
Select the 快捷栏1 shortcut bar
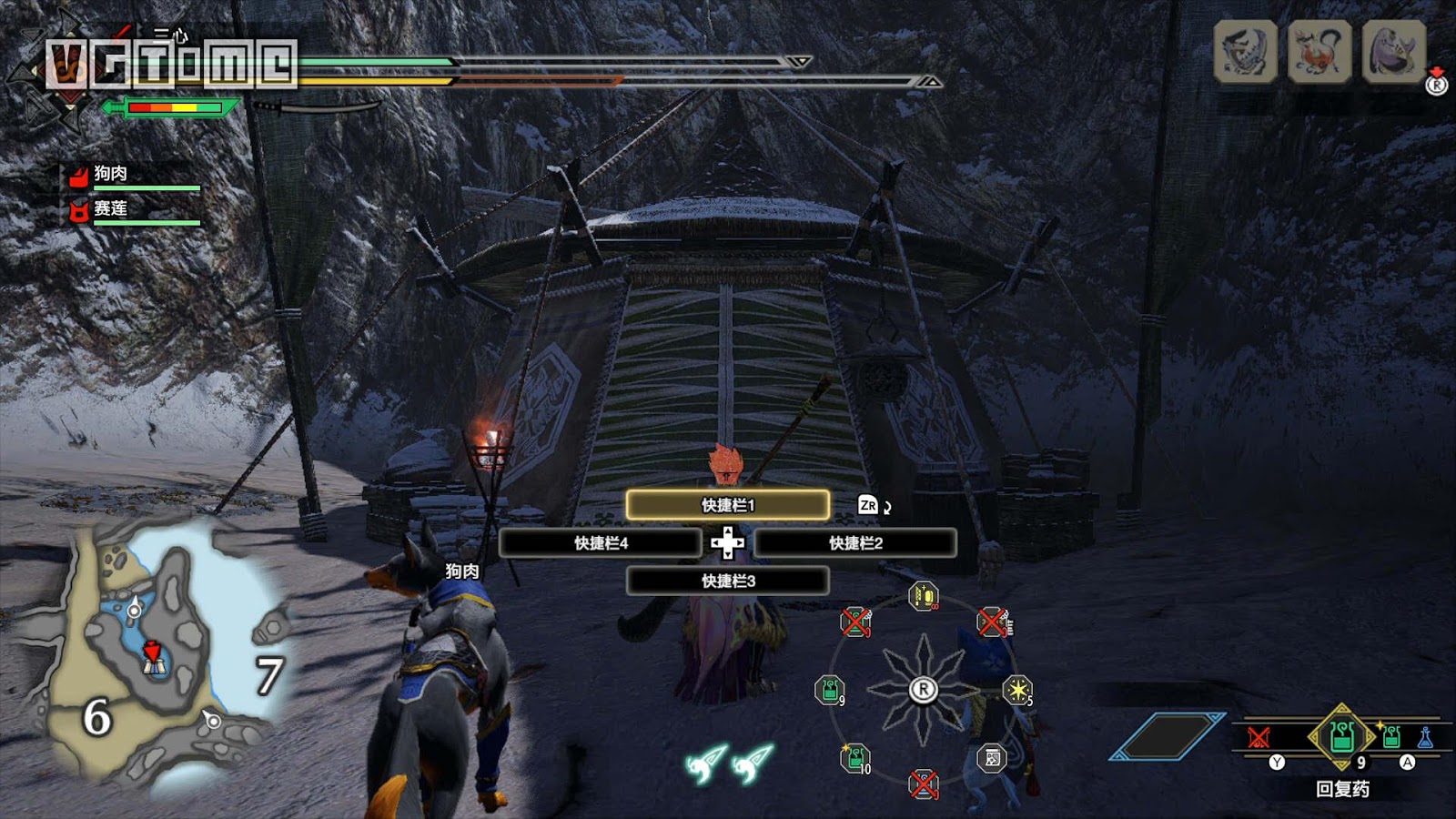click(x=727, y=505)
